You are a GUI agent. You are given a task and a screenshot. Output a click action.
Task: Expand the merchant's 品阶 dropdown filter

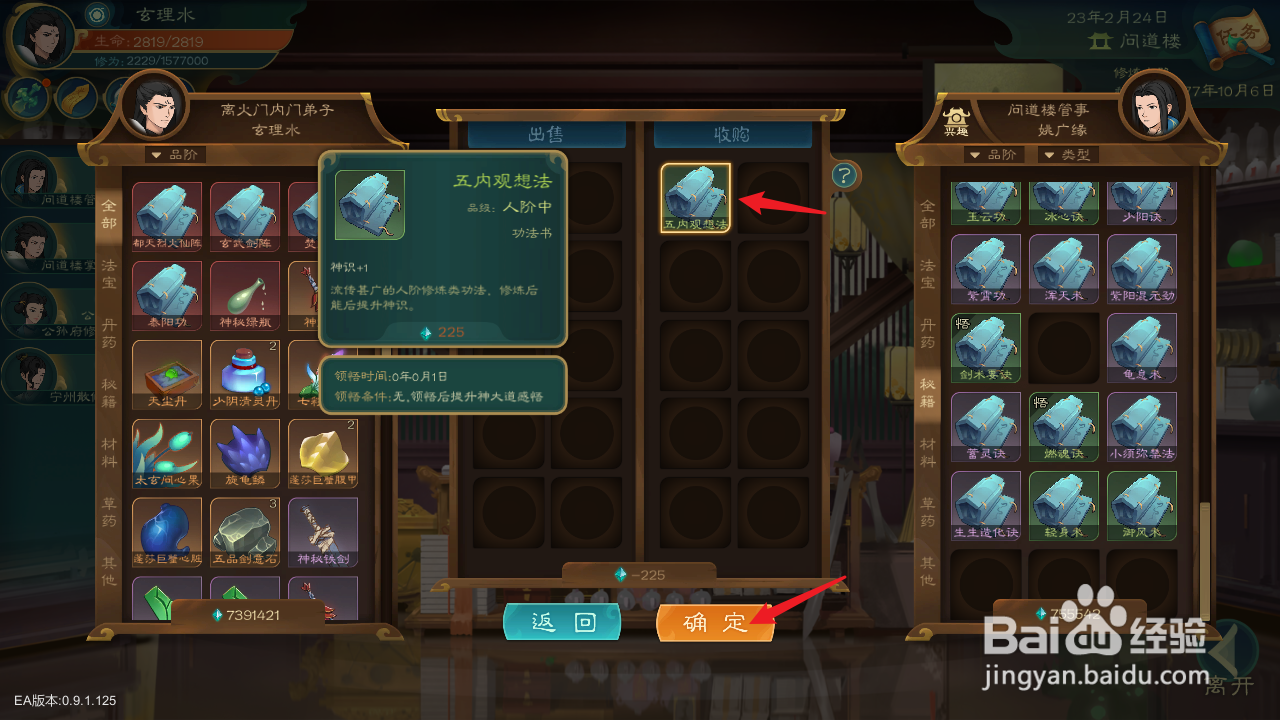993,154
